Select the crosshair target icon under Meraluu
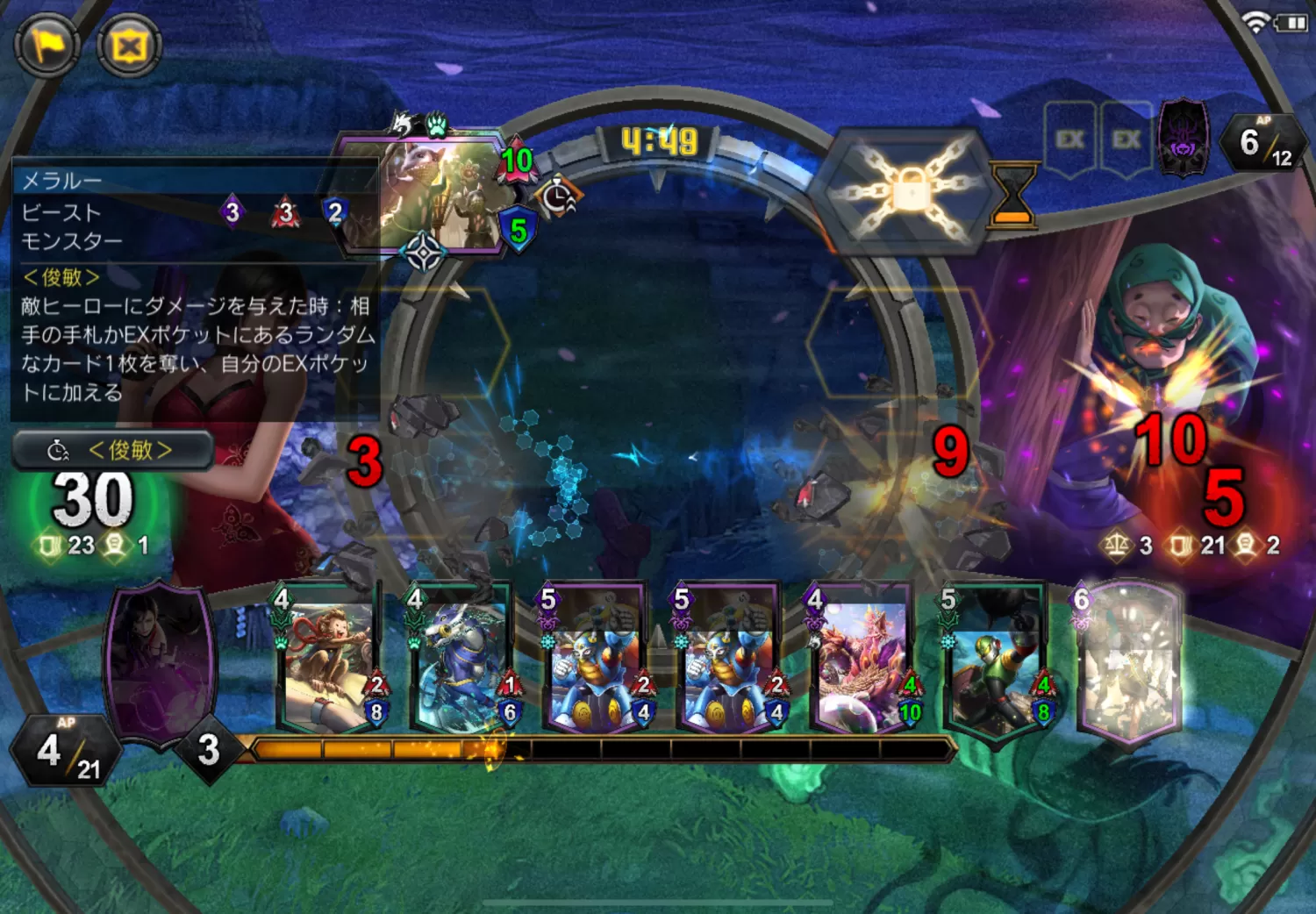The height and width of the screenshot is (914, 1316). 424,254
